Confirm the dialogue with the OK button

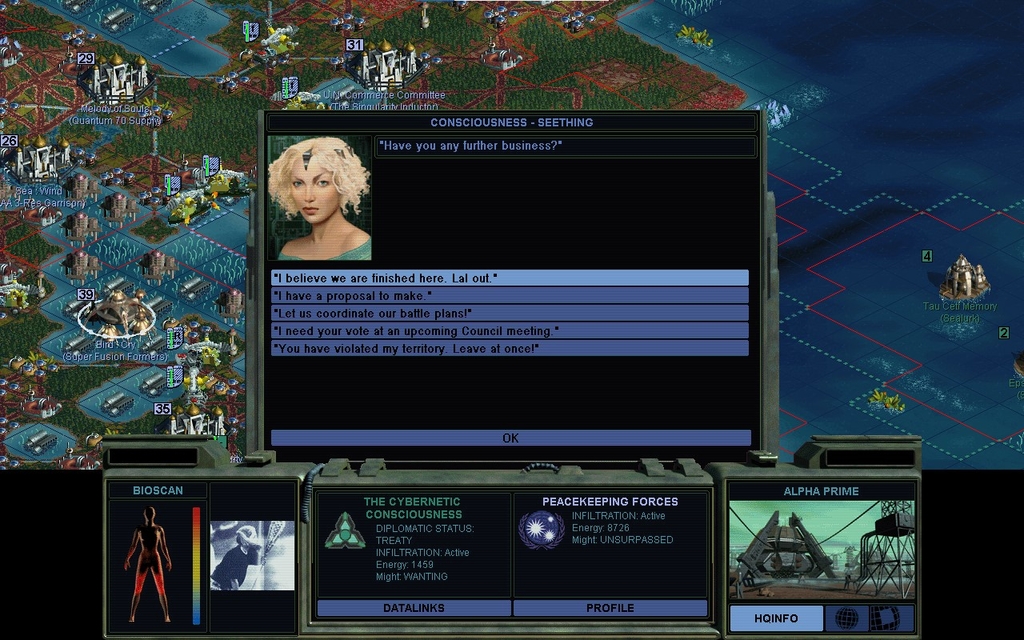510,438
